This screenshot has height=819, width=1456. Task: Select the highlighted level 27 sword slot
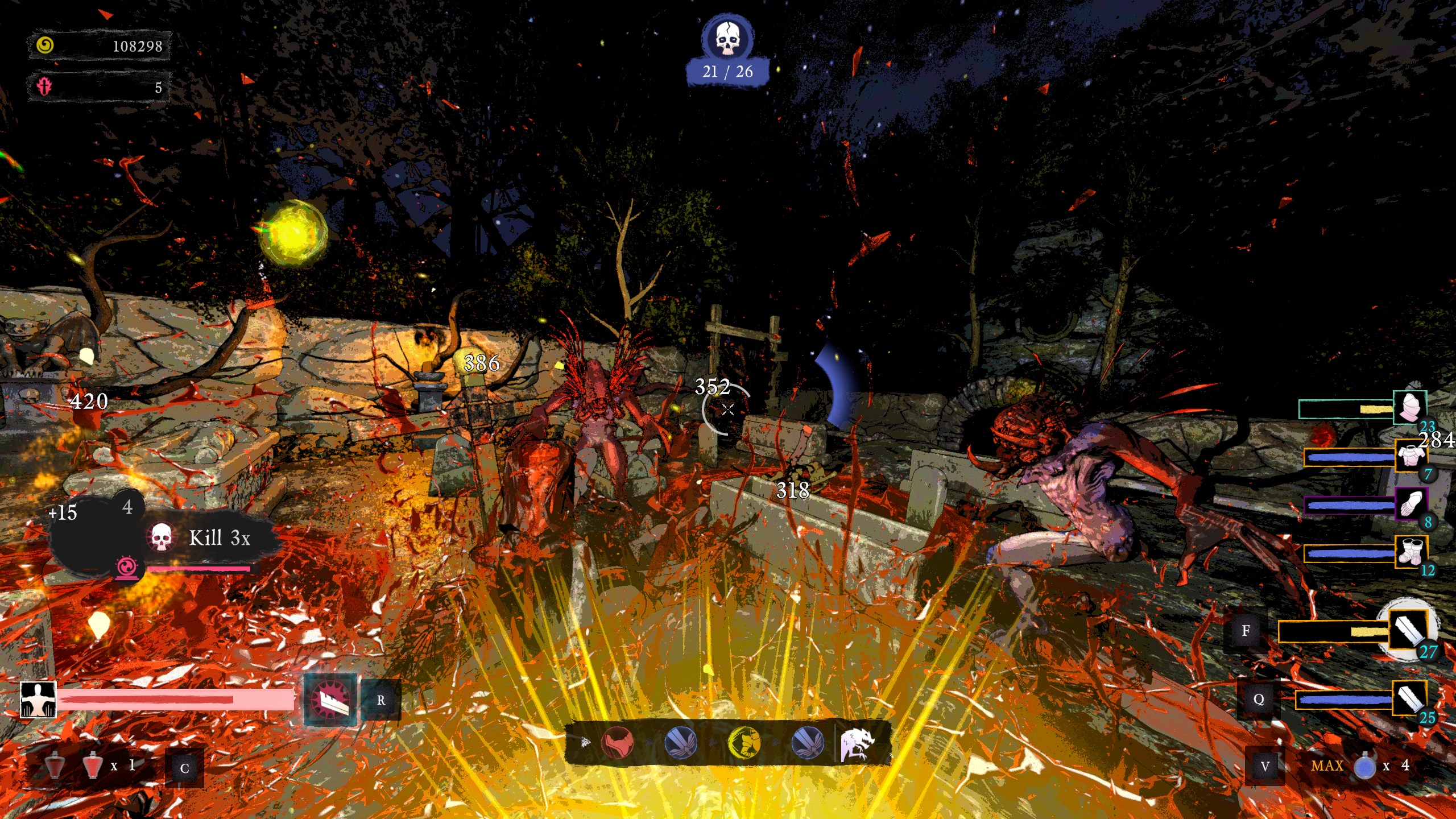[1408, 630]
